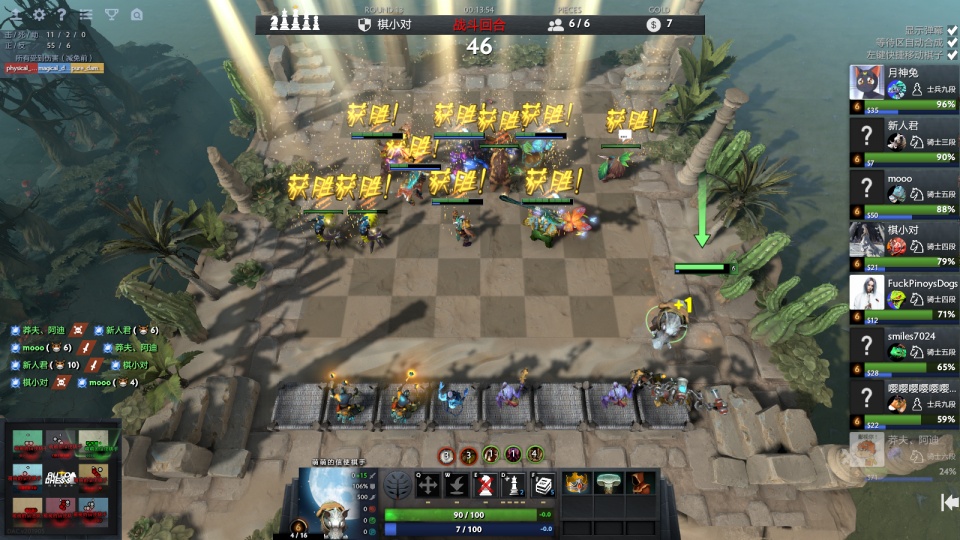Activate the sell chess piece ability
The height and width of the screenshot is (540, 960).
[485, 486]
